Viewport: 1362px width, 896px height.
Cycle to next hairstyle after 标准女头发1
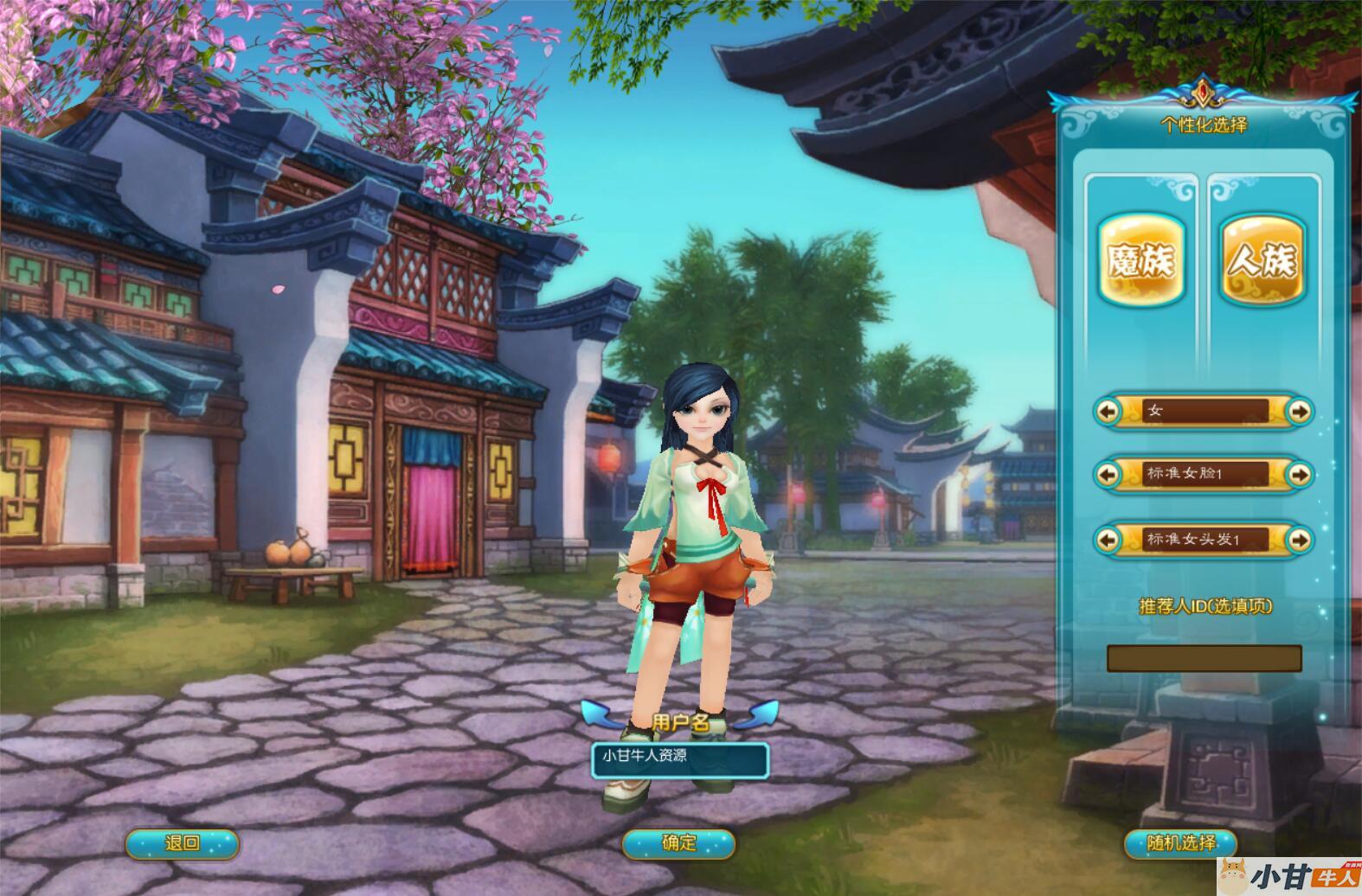(x=1299, y=540)
